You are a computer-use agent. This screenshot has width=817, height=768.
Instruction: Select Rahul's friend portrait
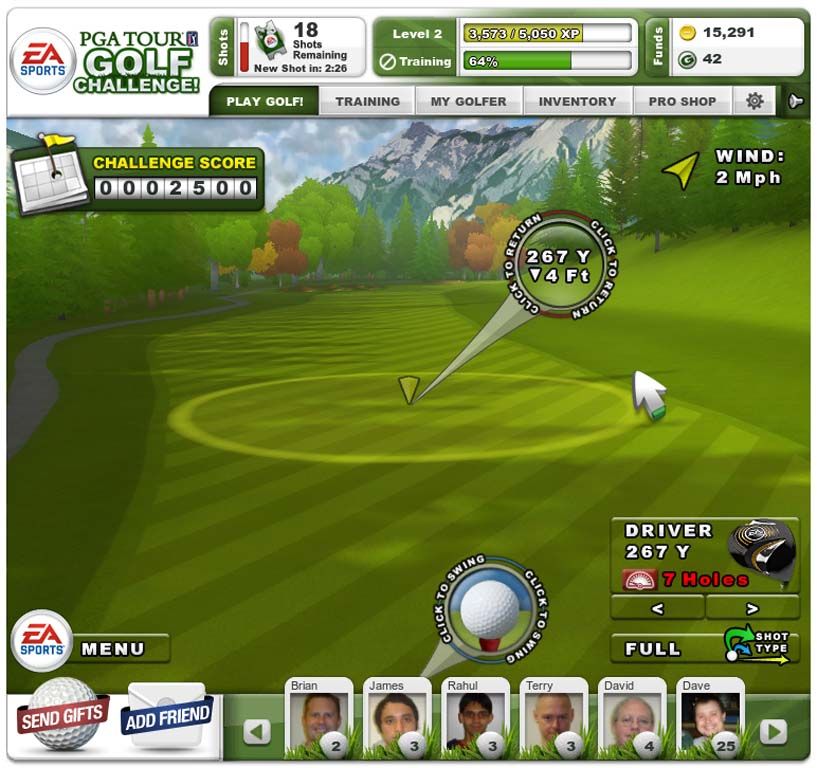click(475, 719)
